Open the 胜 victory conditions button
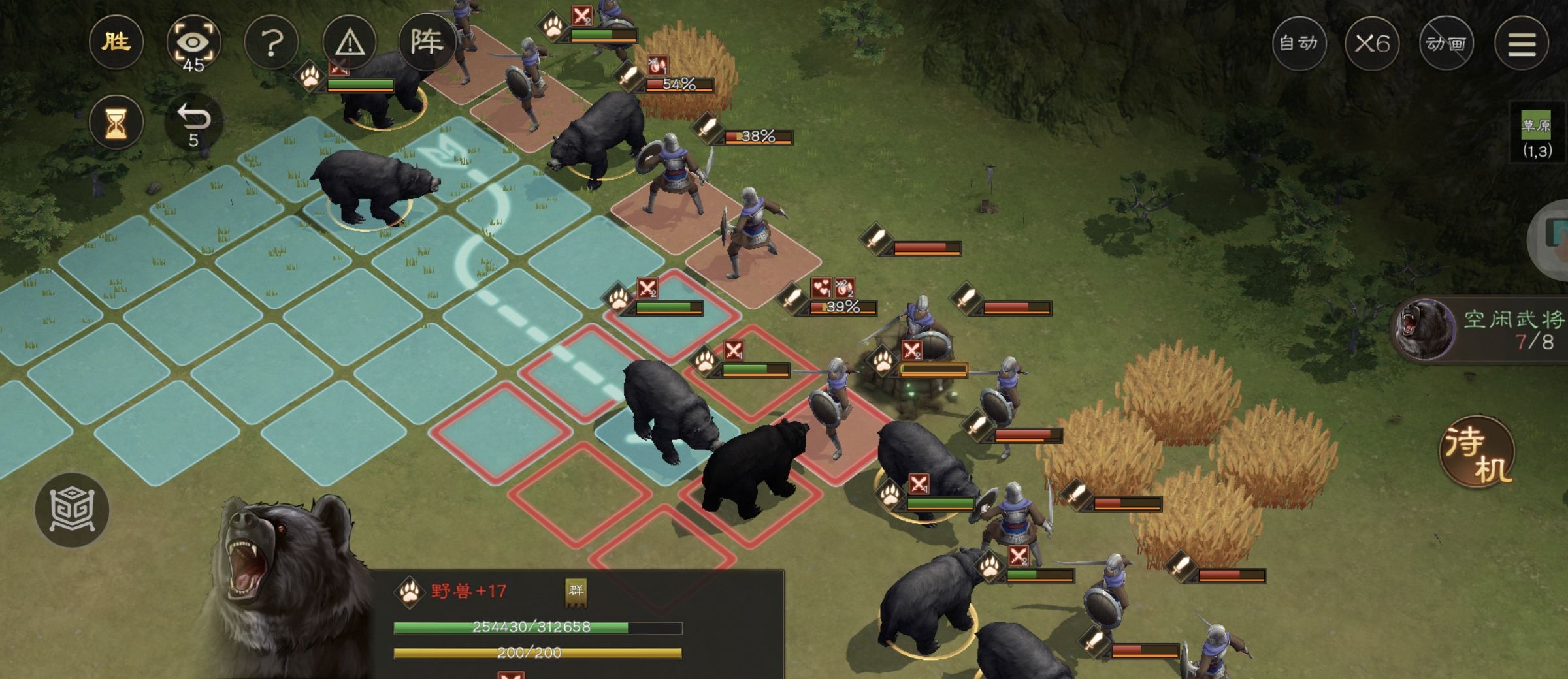The width and height of the screenshot is (1568, 679). click(116, 43)
